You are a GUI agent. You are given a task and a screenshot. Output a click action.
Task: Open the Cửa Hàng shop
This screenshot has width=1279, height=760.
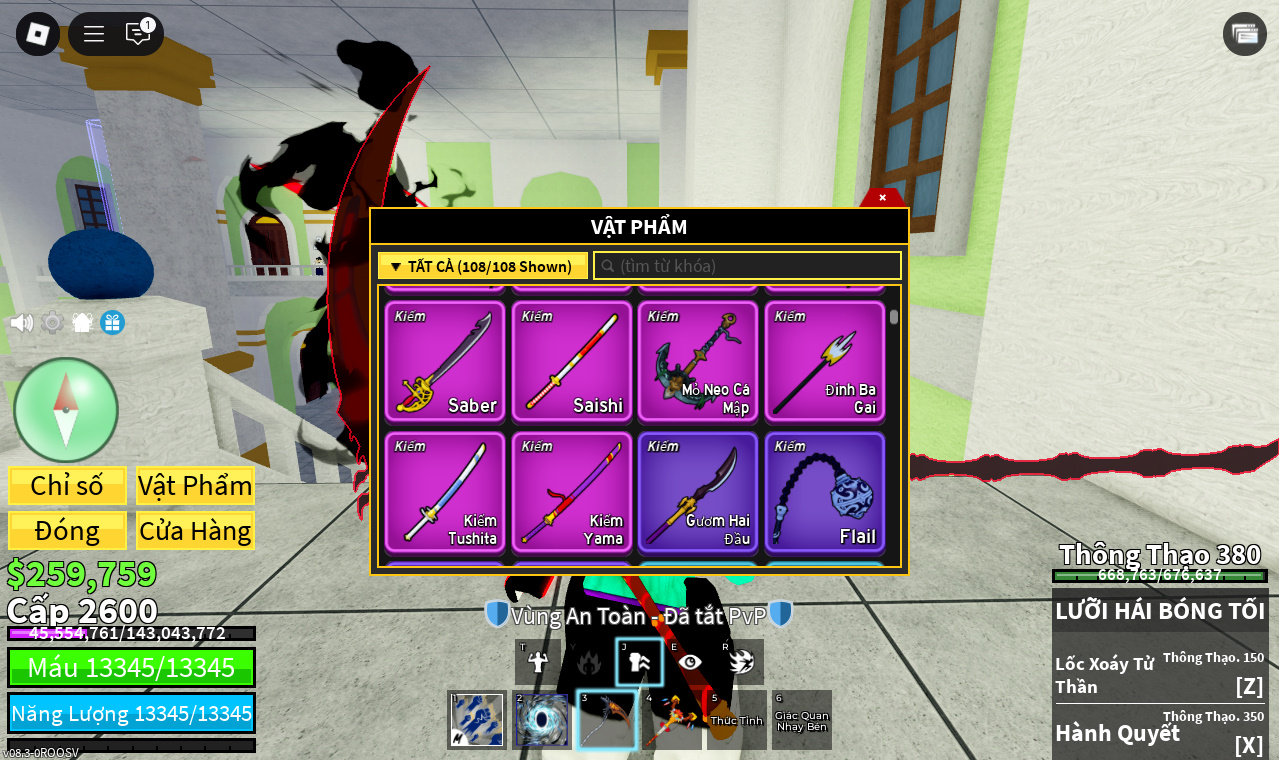195,531
